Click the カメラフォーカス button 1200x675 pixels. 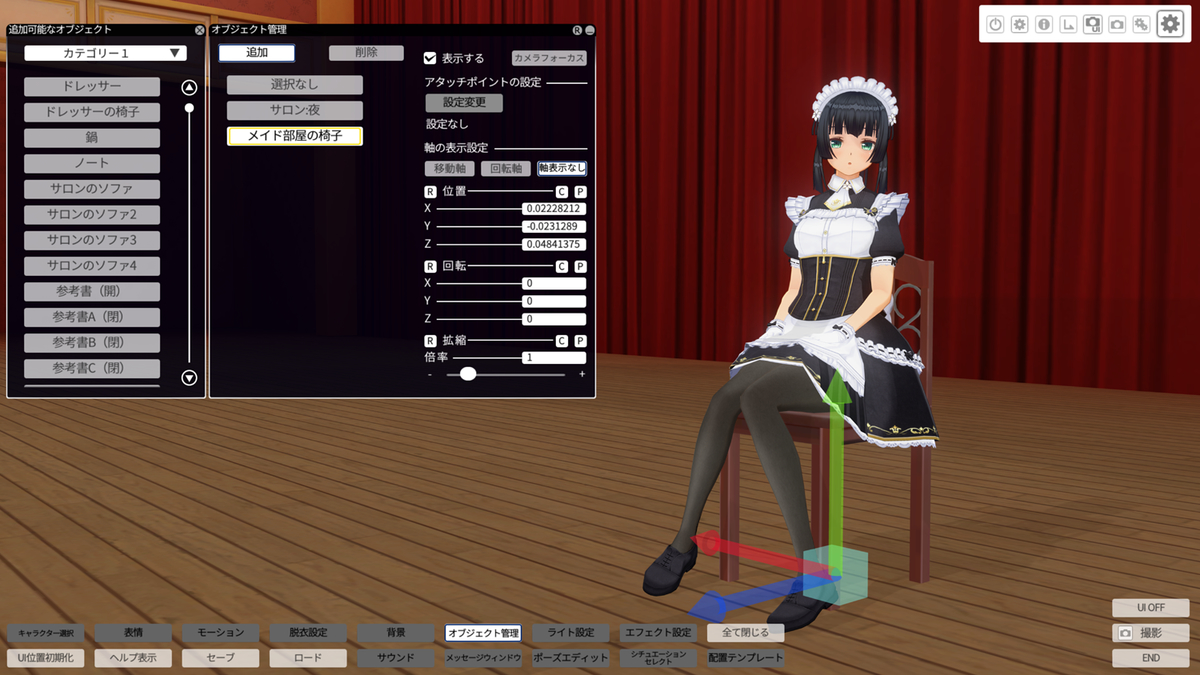pos(549,58)
